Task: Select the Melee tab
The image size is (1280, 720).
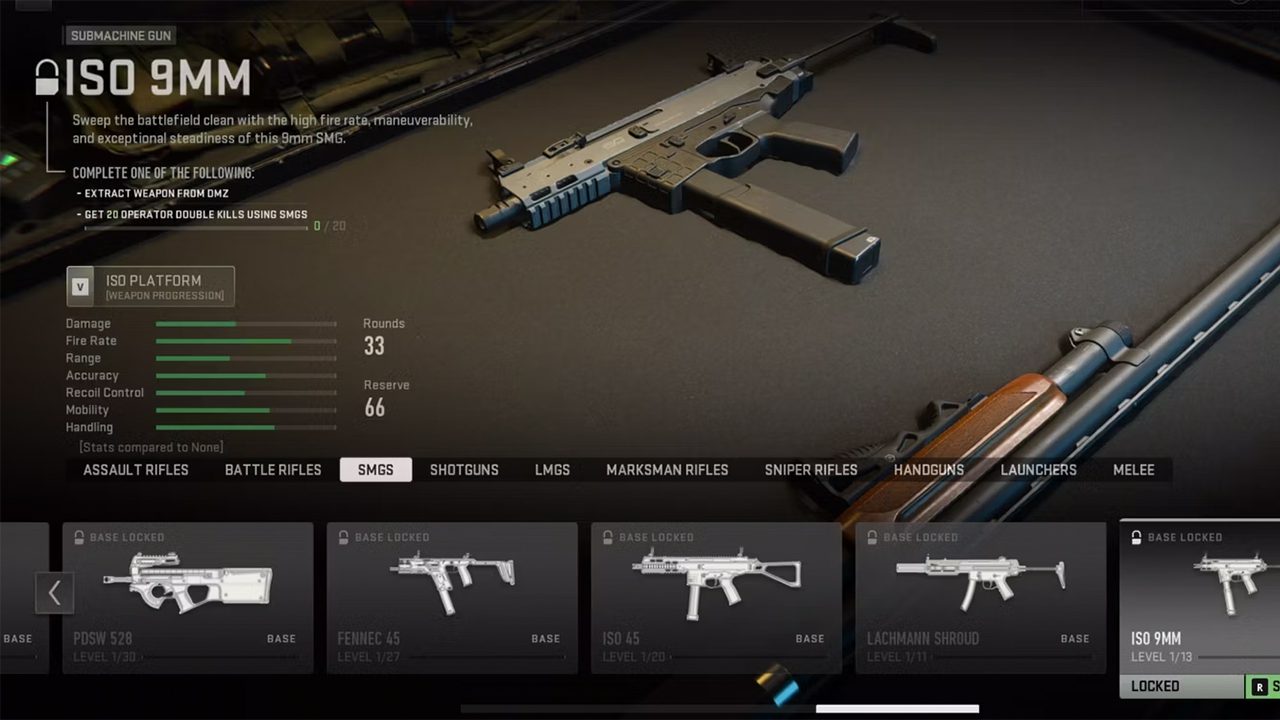Action: click(1134, 470)
